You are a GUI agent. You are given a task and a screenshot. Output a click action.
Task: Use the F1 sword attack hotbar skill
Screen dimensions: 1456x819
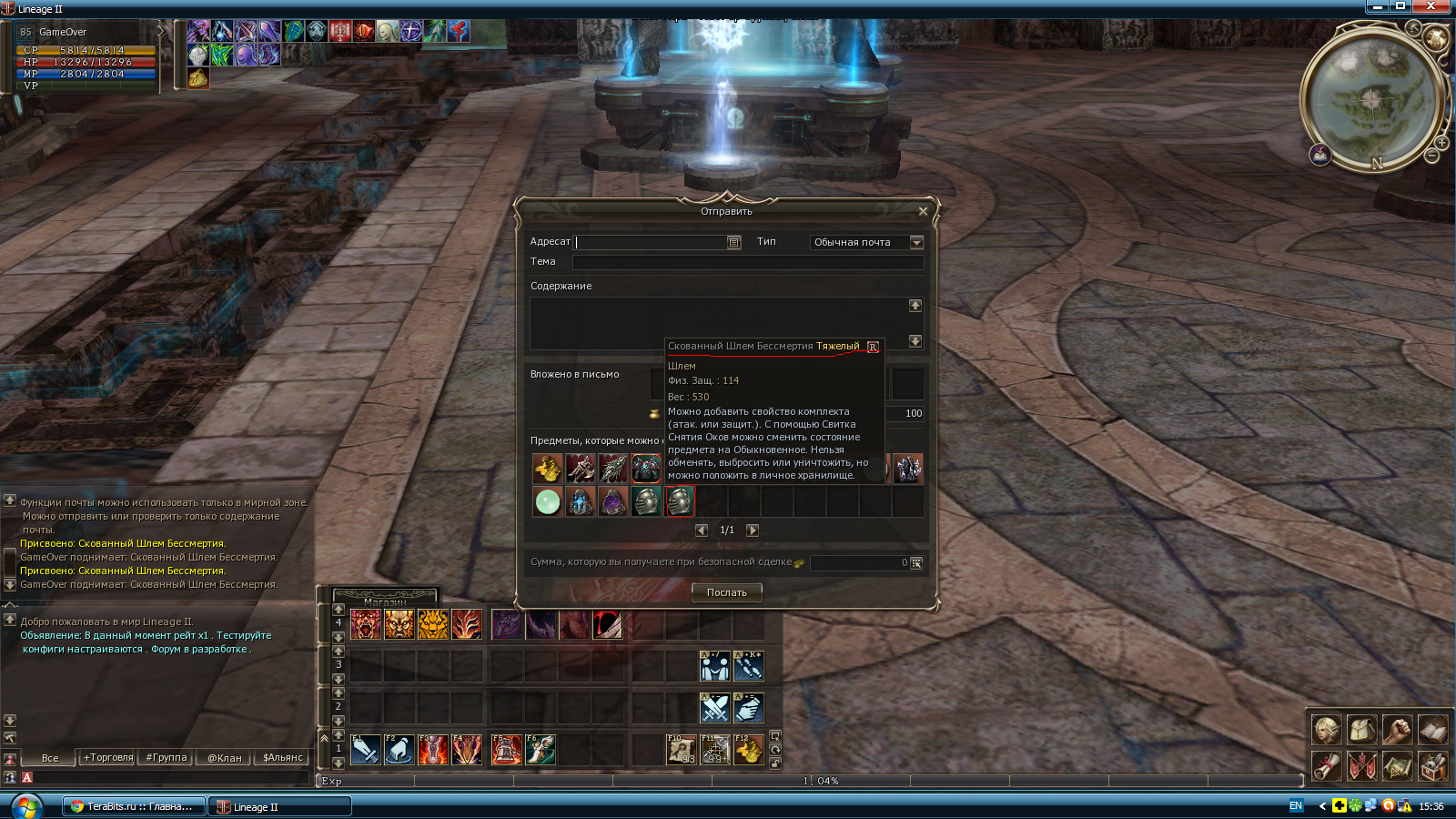(366, 750)
